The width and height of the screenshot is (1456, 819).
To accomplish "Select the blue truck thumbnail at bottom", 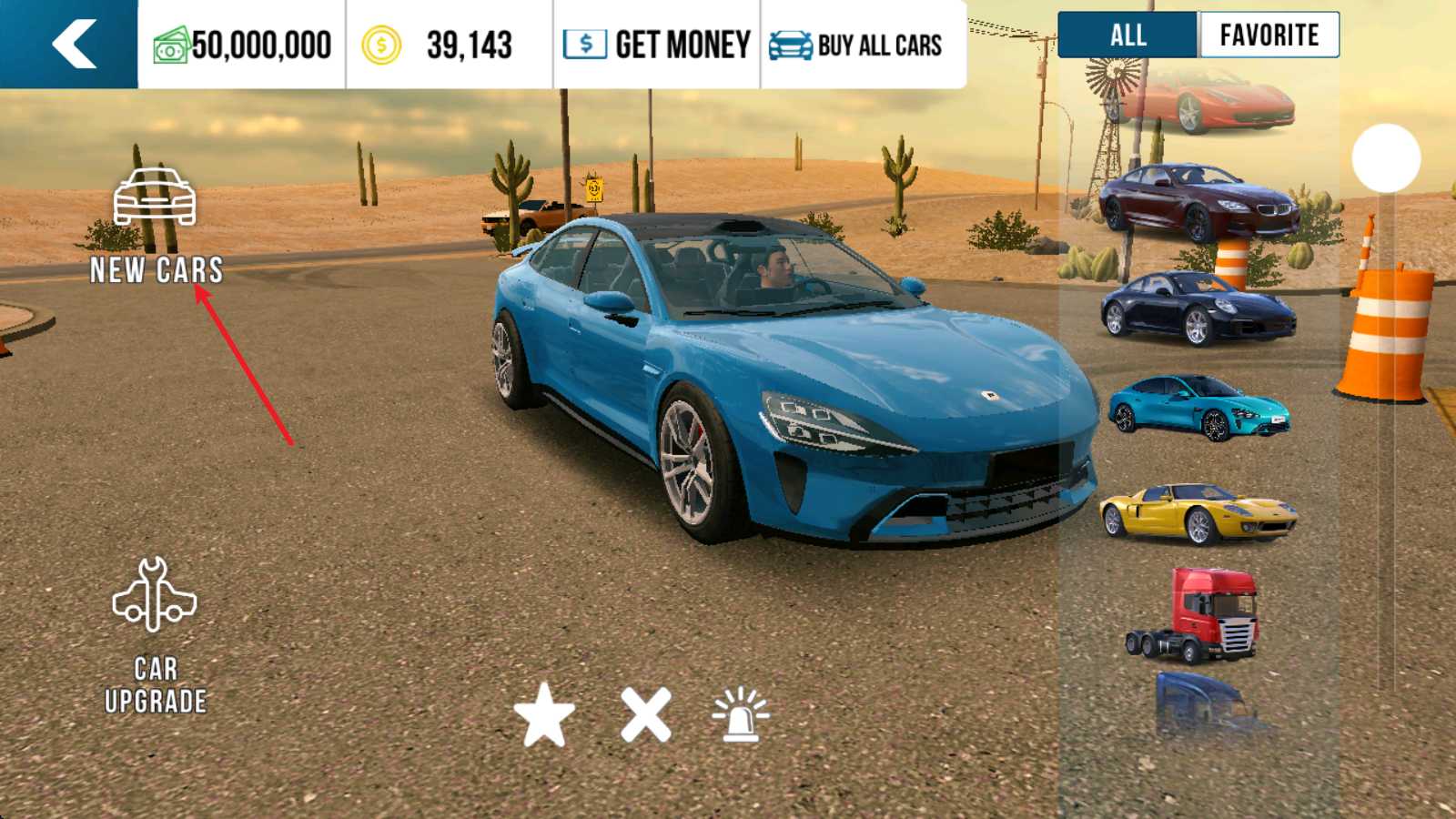I will (1201, 705).
